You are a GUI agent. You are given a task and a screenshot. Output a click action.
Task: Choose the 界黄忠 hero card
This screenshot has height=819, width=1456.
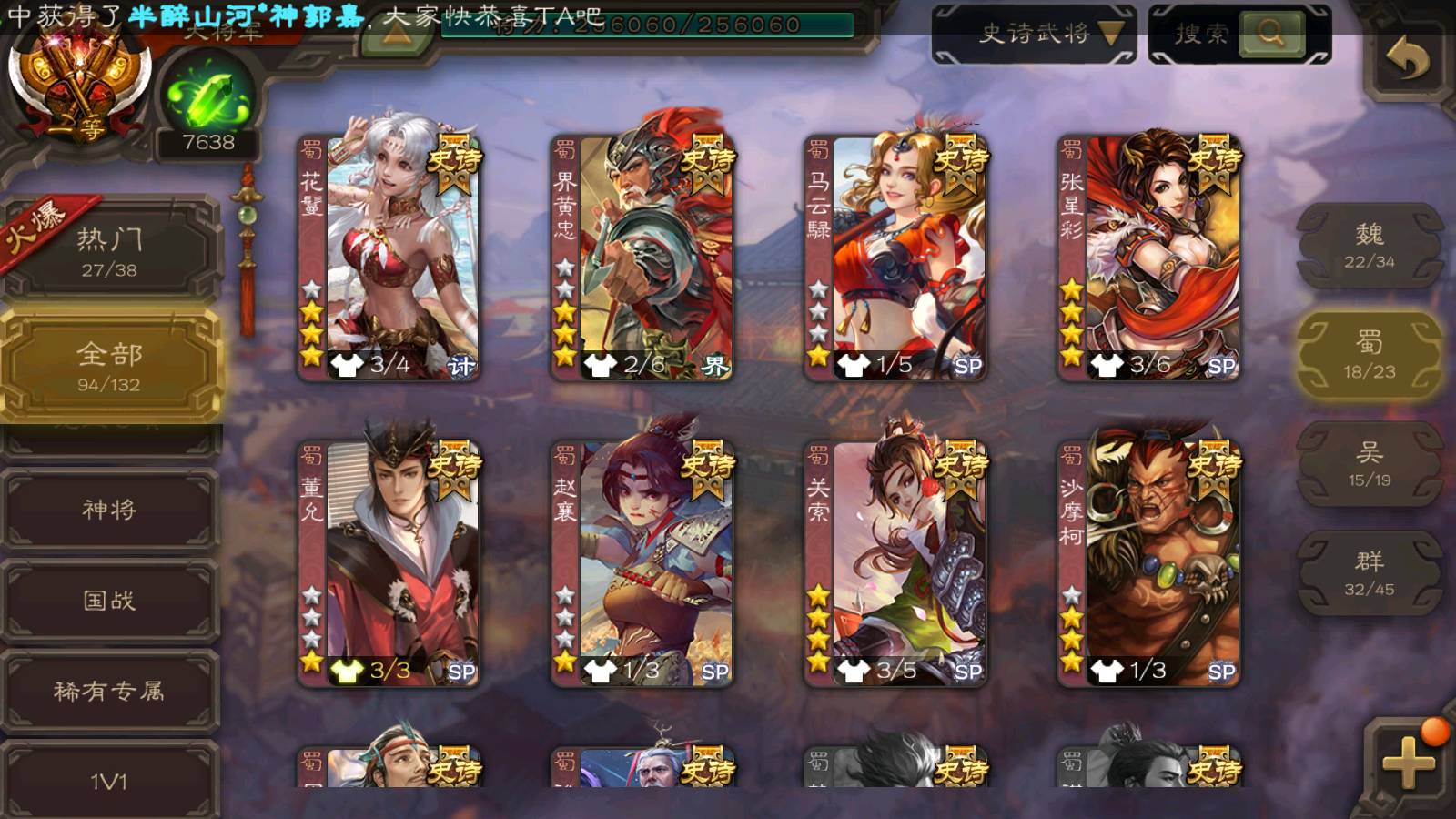point(642,257)
